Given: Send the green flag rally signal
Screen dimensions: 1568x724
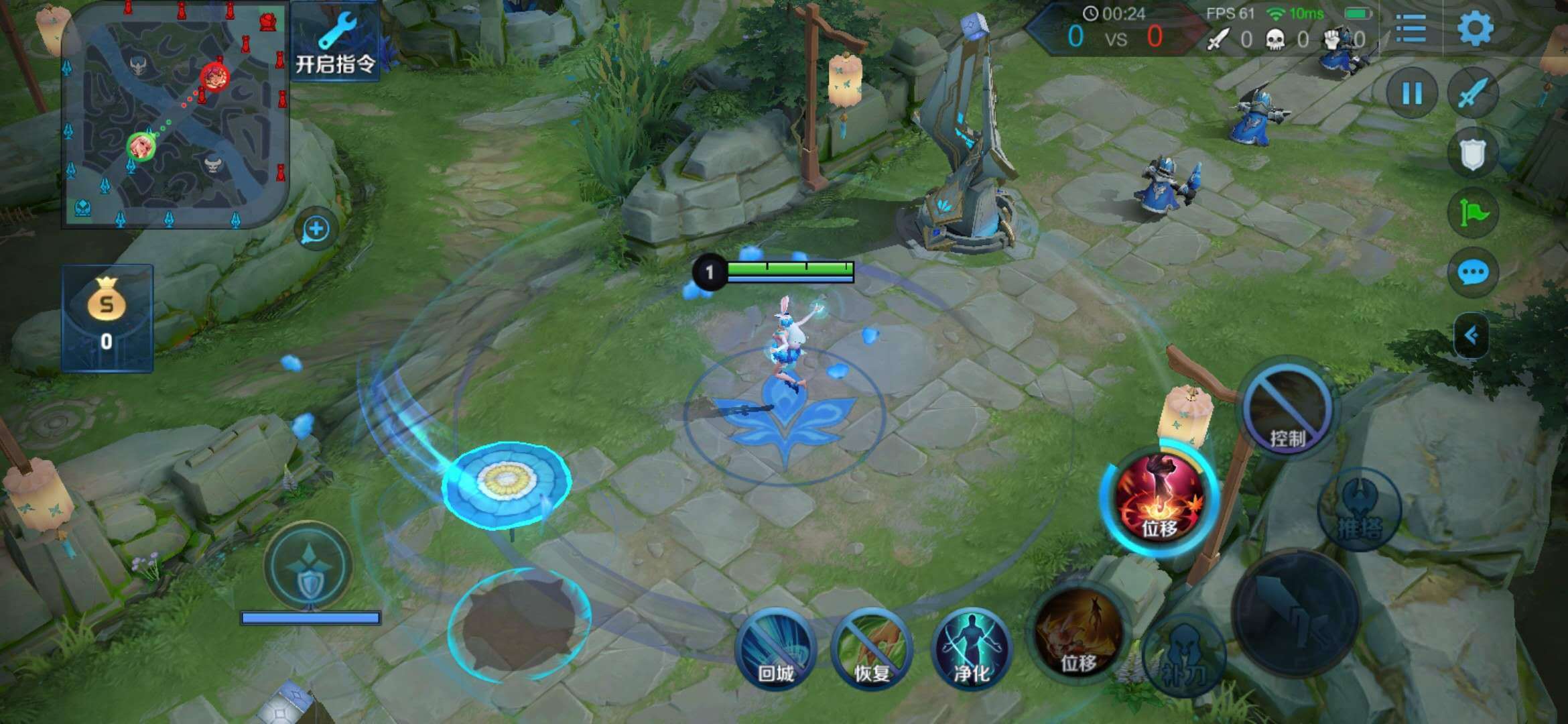Looking at the screenshot, I should (1472, 213).
